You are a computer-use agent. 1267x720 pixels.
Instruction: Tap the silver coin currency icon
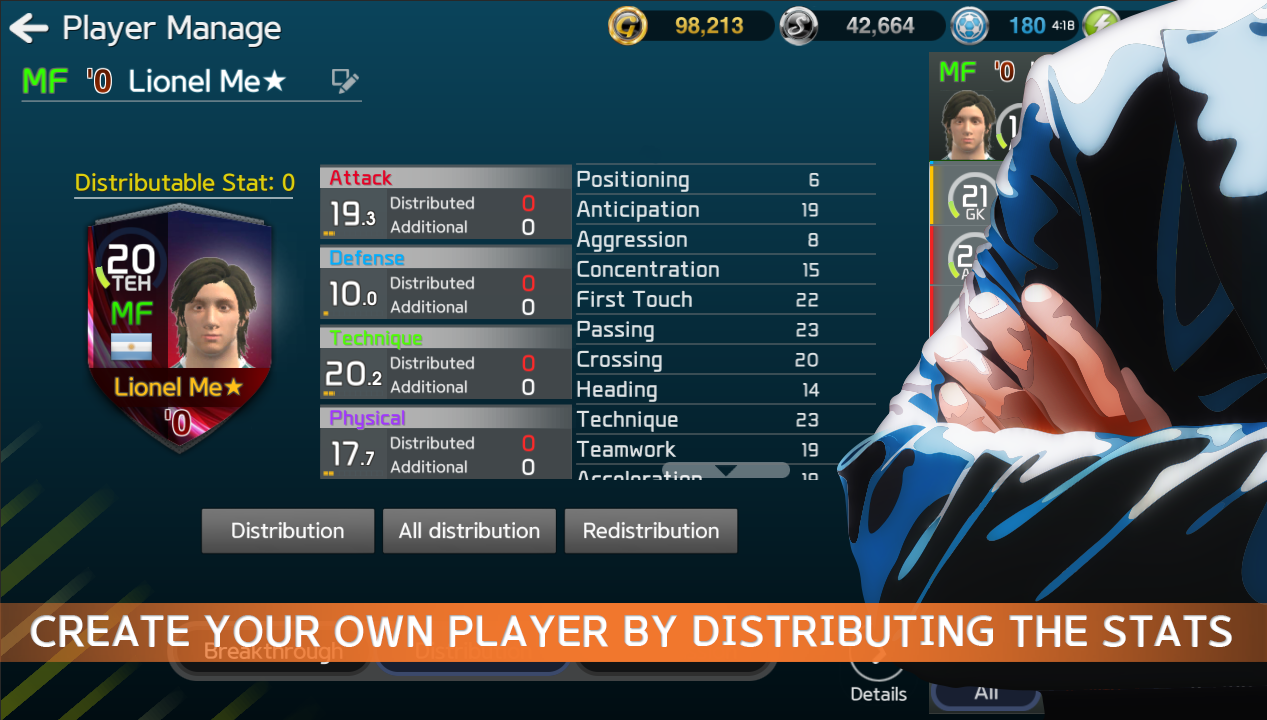pos(799,26)
